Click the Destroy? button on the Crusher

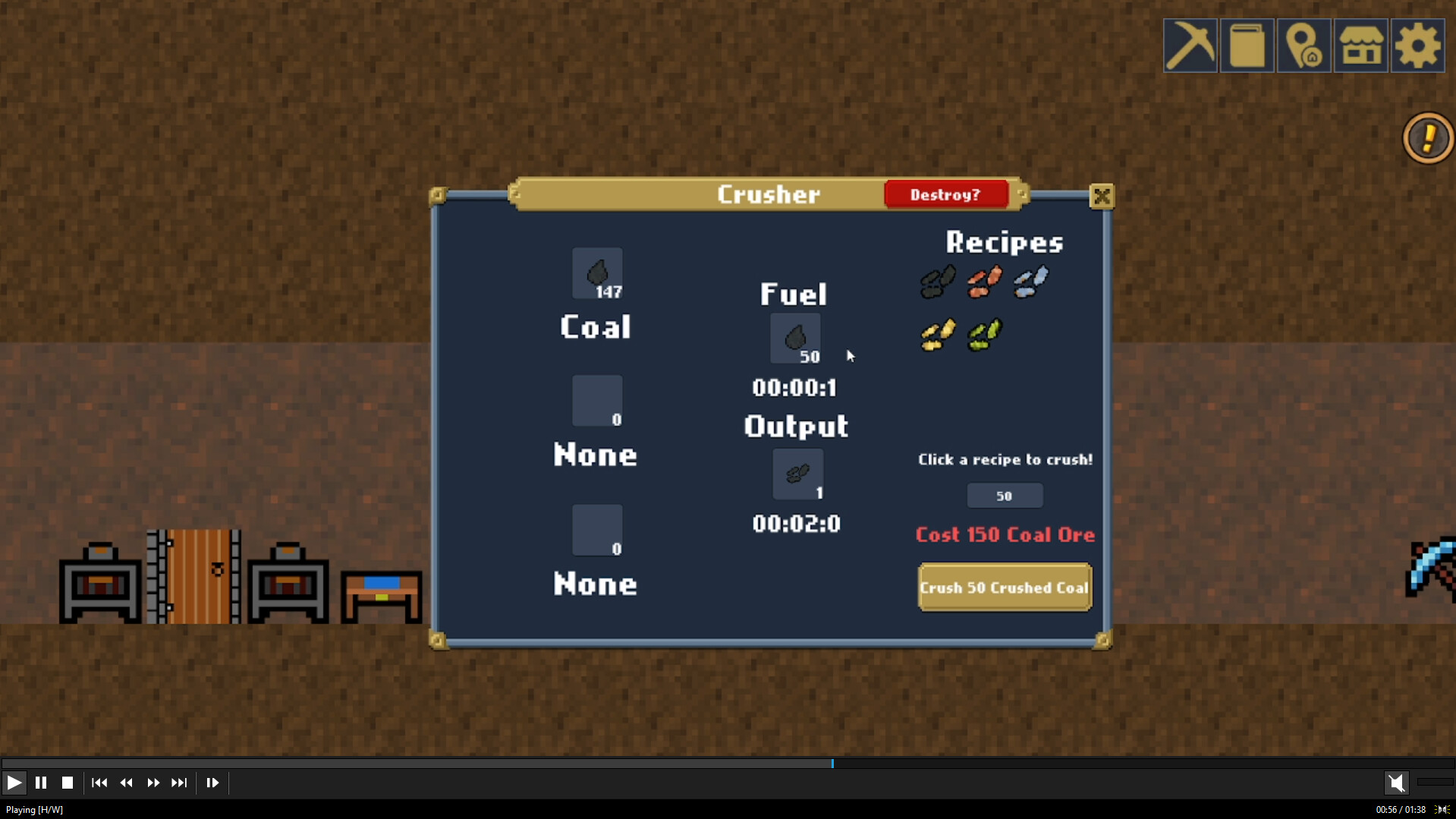coord(946,194)
